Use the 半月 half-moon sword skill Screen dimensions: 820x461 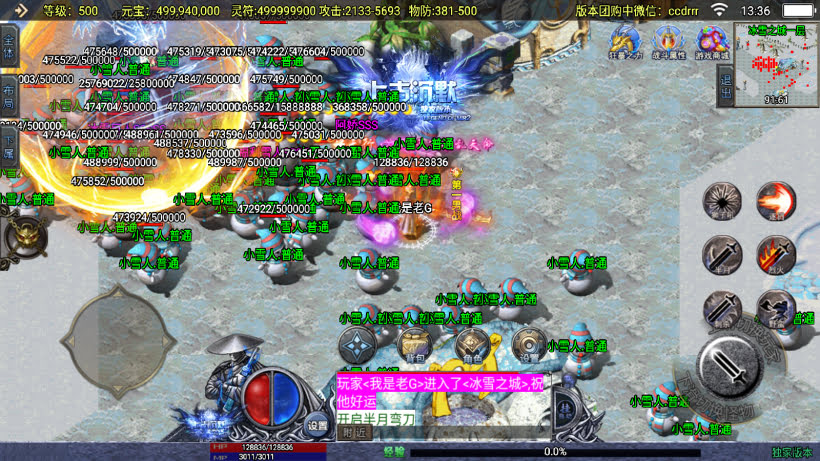click(x=721, y=256)
